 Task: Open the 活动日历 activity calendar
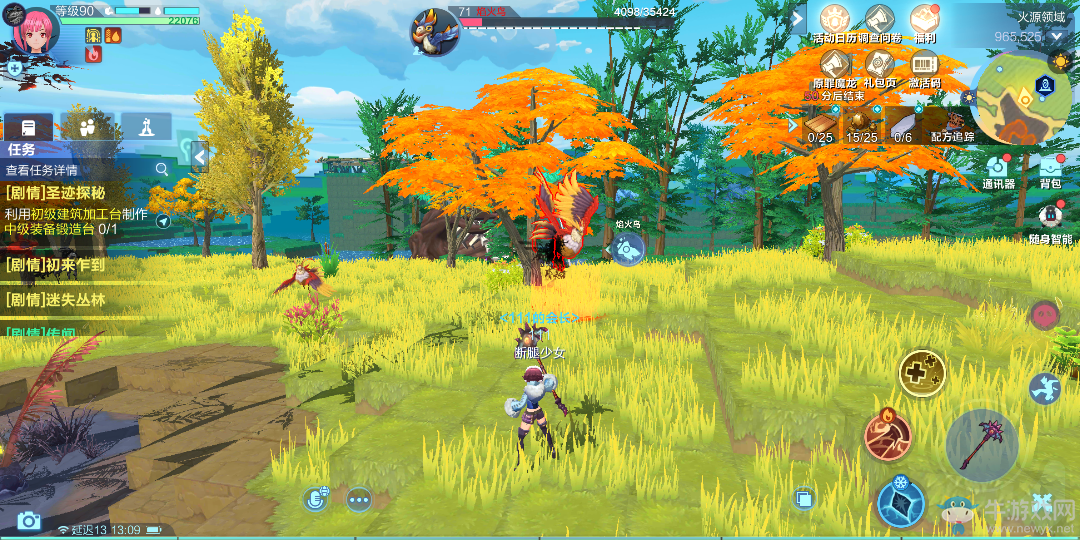[836, 20]
